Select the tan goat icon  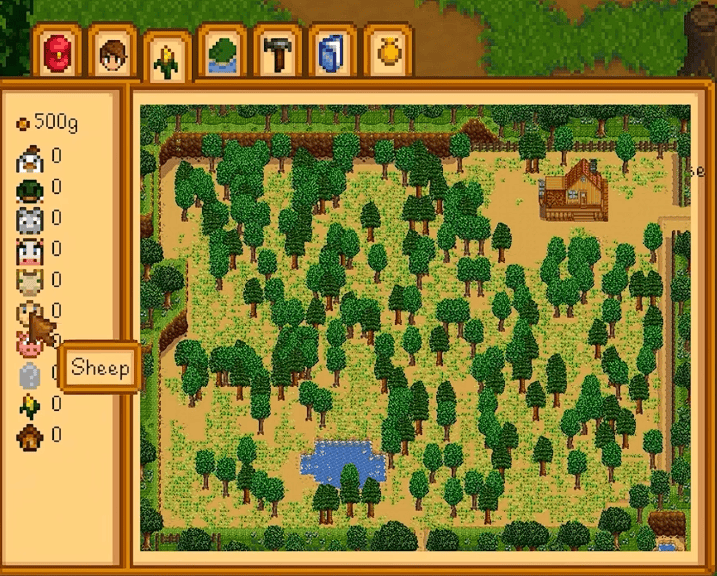click(x=29, y=280)
